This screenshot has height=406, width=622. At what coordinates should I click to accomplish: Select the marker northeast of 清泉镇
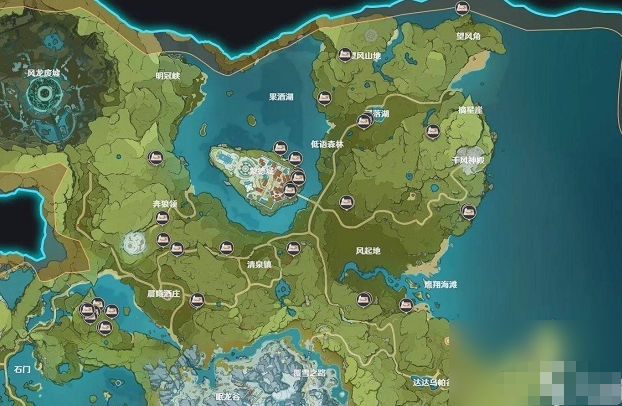[x=293, y=248]
